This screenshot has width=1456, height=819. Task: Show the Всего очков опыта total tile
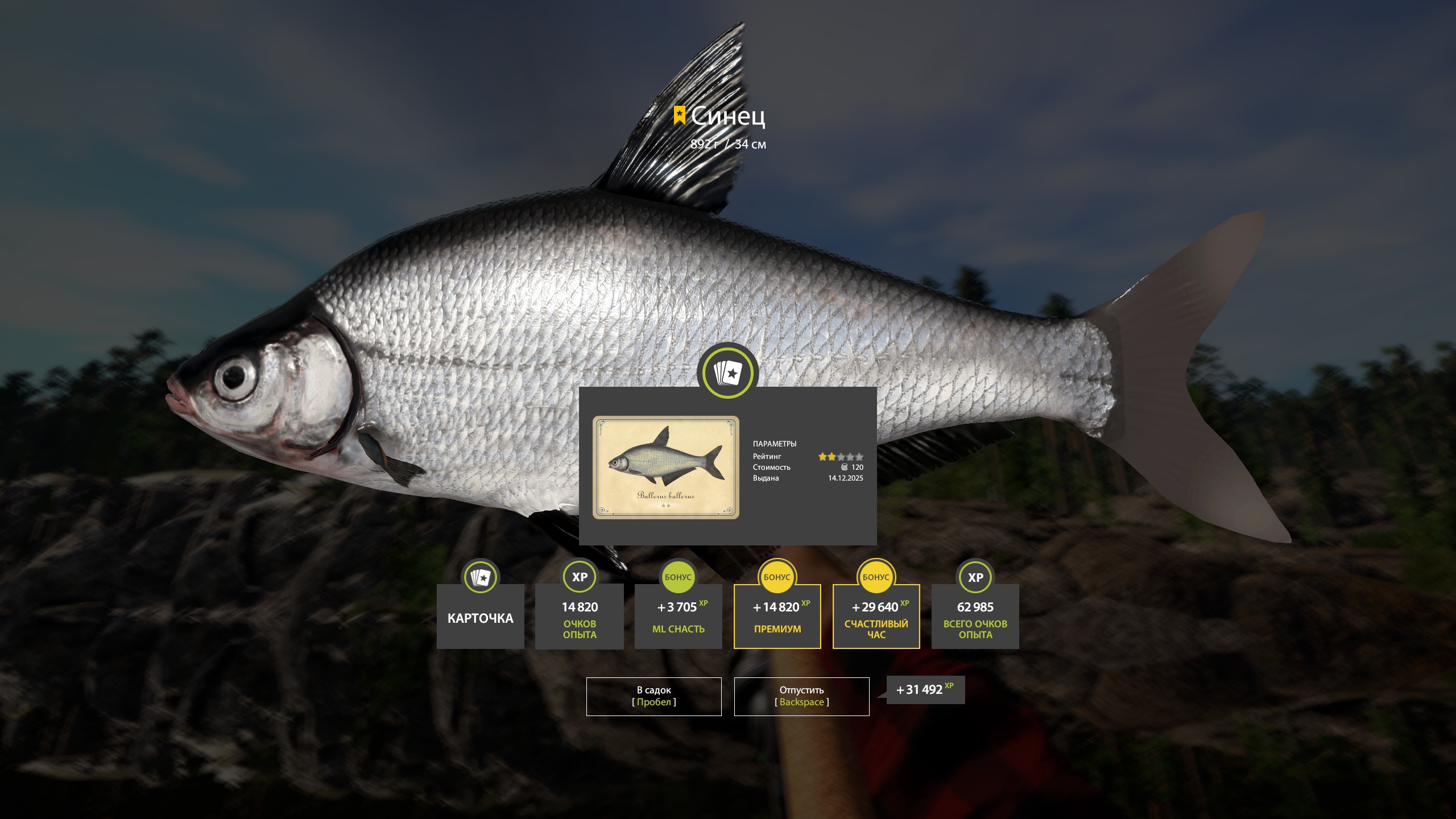975,617
